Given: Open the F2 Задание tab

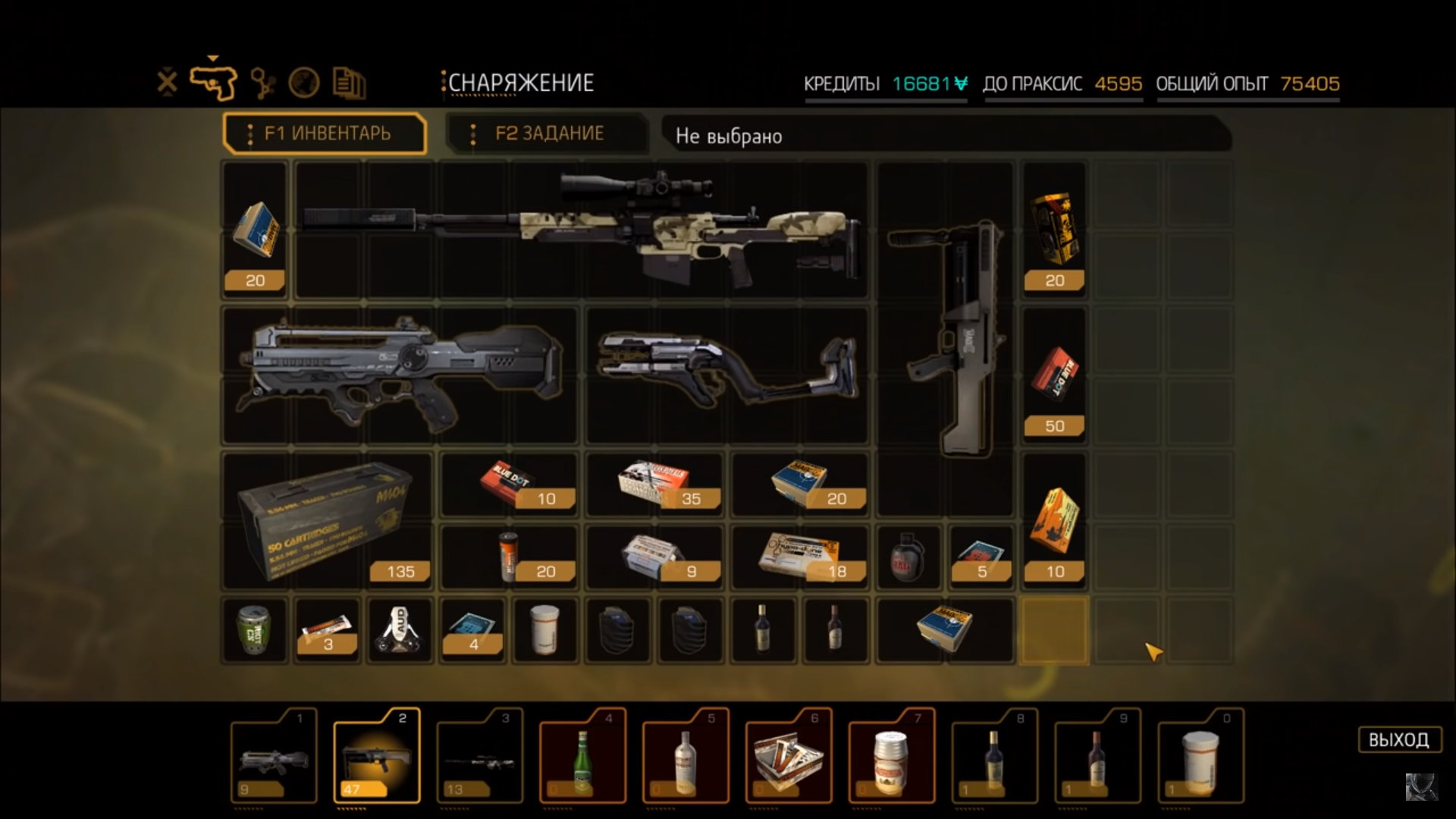Looking at the screenshot, I should [548, 133].
